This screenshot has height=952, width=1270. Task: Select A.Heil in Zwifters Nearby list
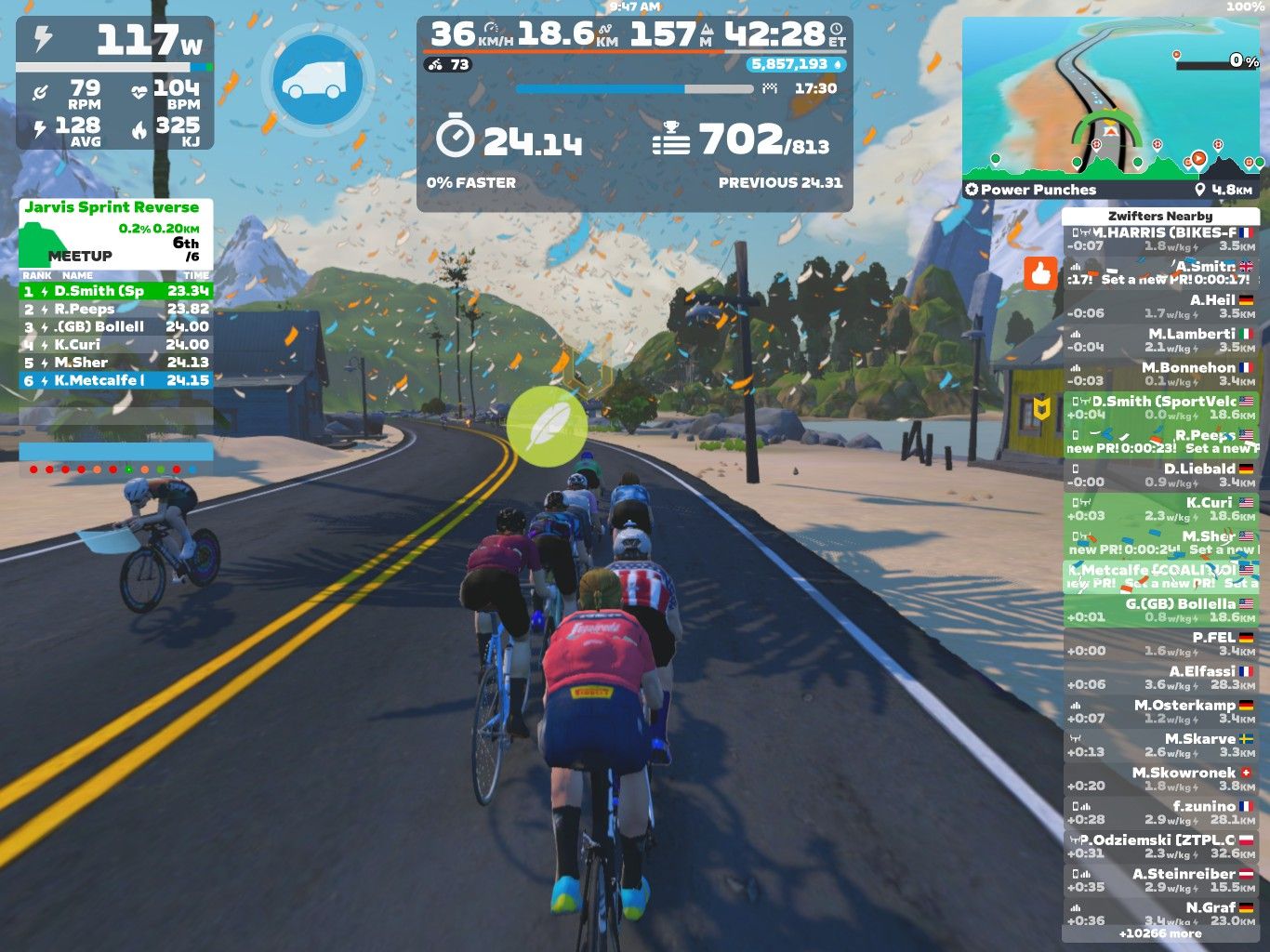1160,307
